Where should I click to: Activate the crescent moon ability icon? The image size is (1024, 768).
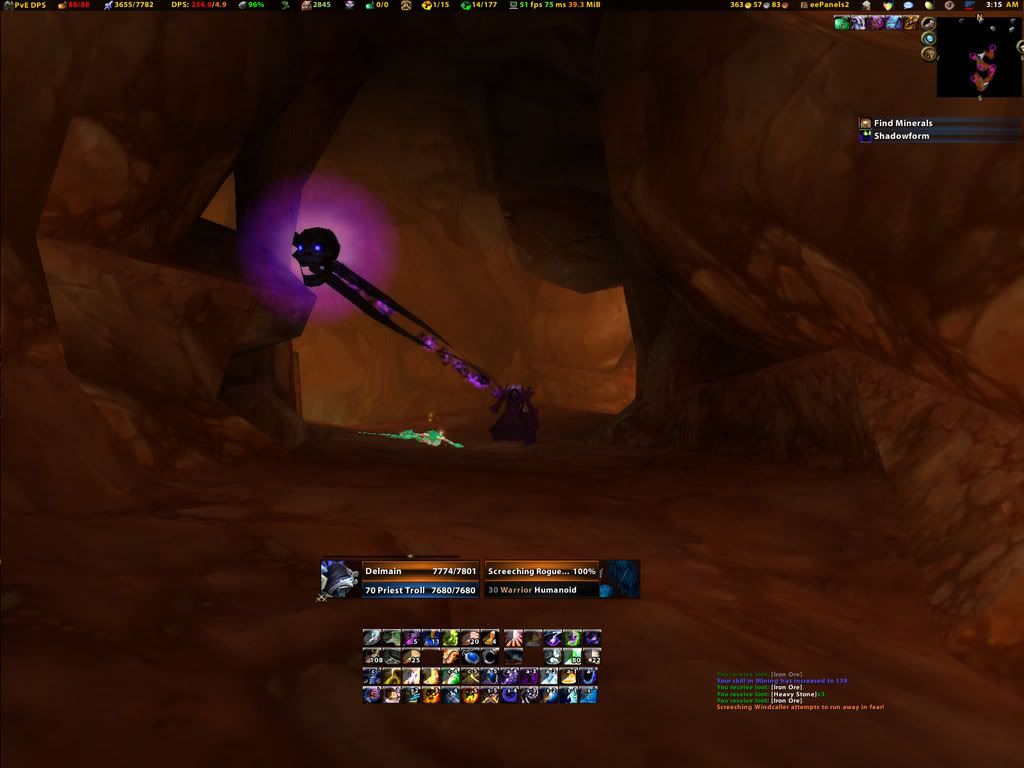pyautogui.click(x=489, y=657)
